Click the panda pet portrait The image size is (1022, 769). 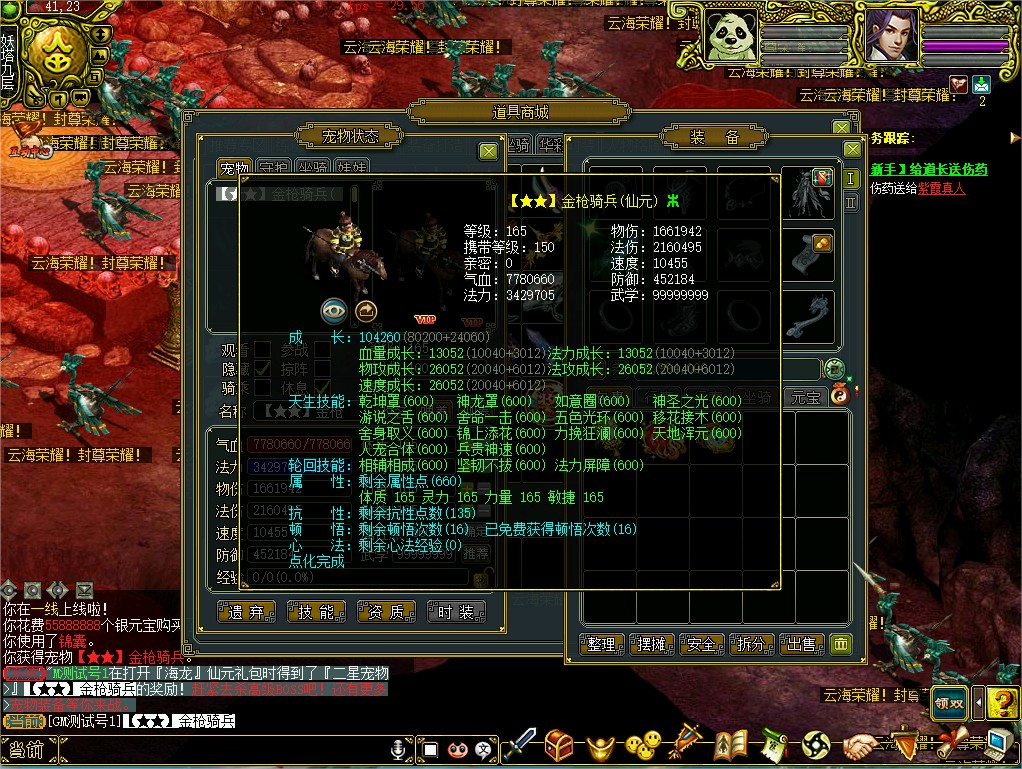coord(729,36)
